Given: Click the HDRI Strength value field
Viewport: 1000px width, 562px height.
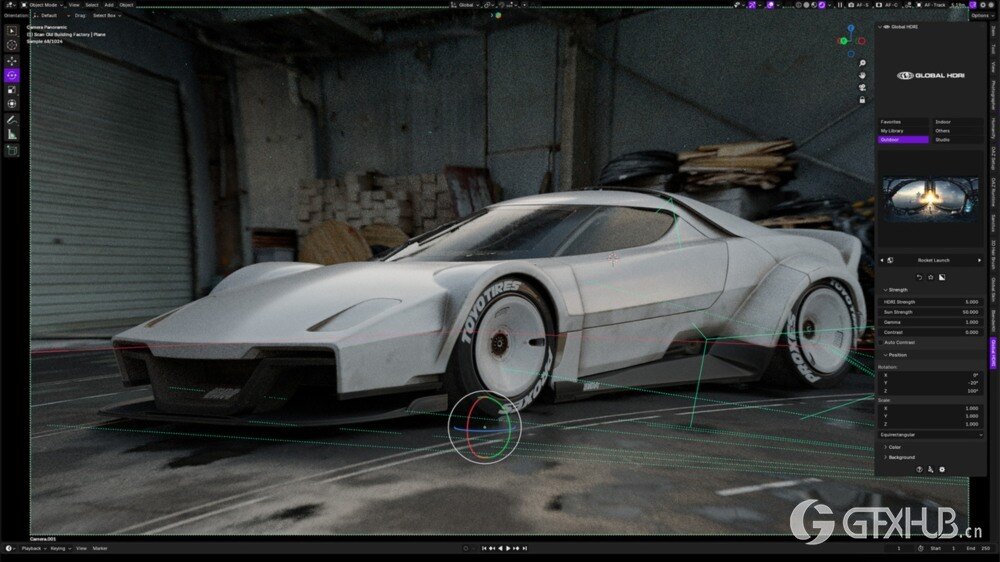Looking at the screenshot, I should [930, 302].
